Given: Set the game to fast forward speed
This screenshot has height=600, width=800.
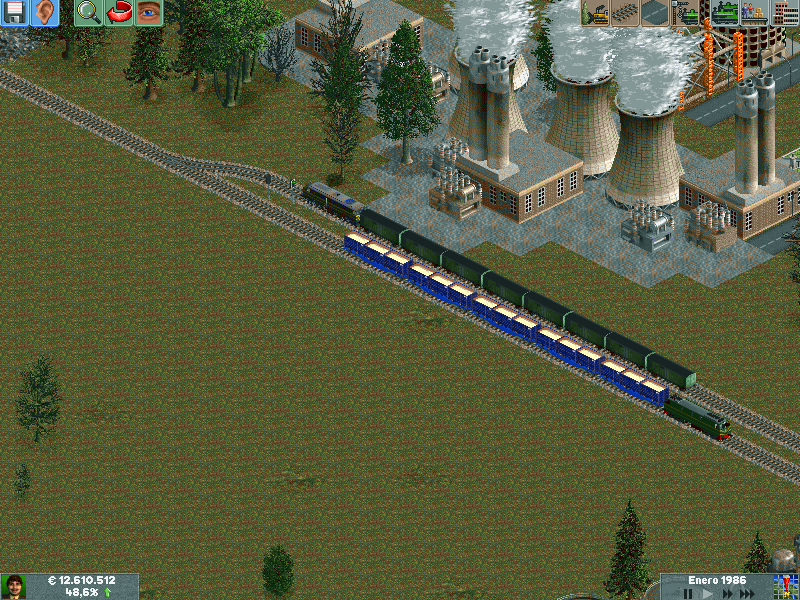Looking at the screenshot, I should pos(726,593).
